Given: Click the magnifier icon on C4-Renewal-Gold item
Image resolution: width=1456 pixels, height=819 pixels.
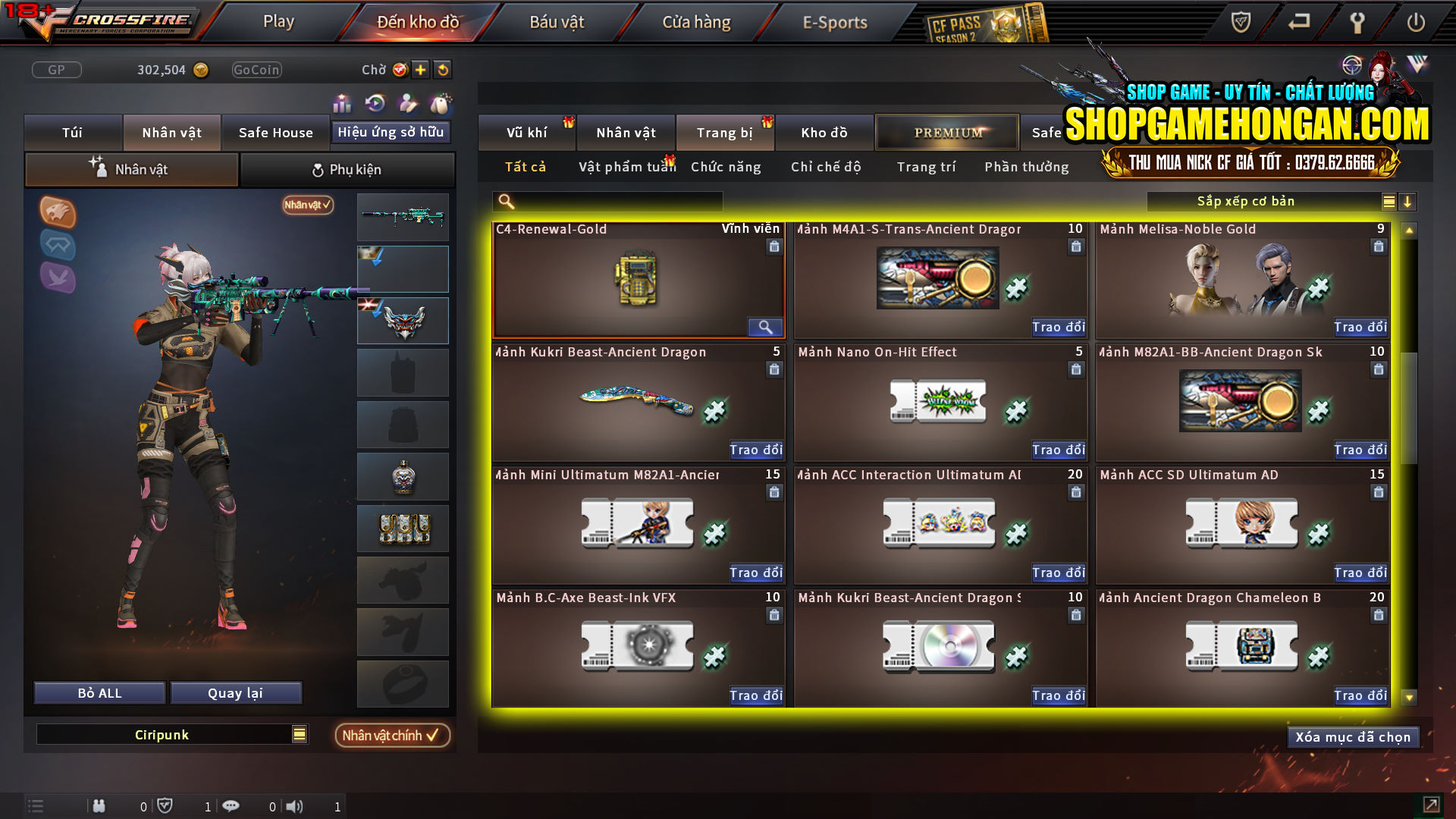Looking at the screenshot, I should (765, 327).
